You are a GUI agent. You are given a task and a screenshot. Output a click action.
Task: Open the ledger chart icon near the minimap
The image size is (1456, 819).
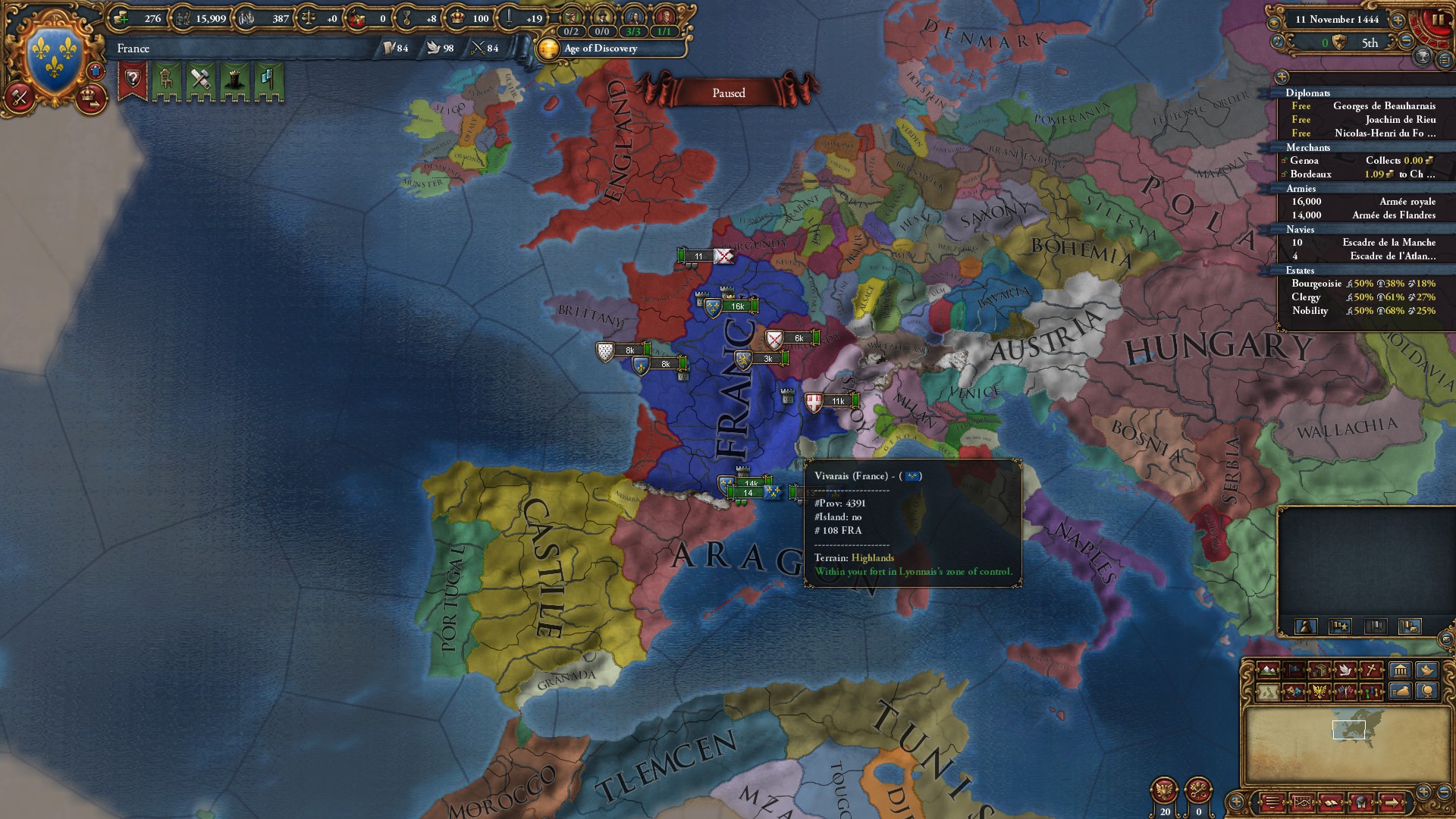point(1302,802)
